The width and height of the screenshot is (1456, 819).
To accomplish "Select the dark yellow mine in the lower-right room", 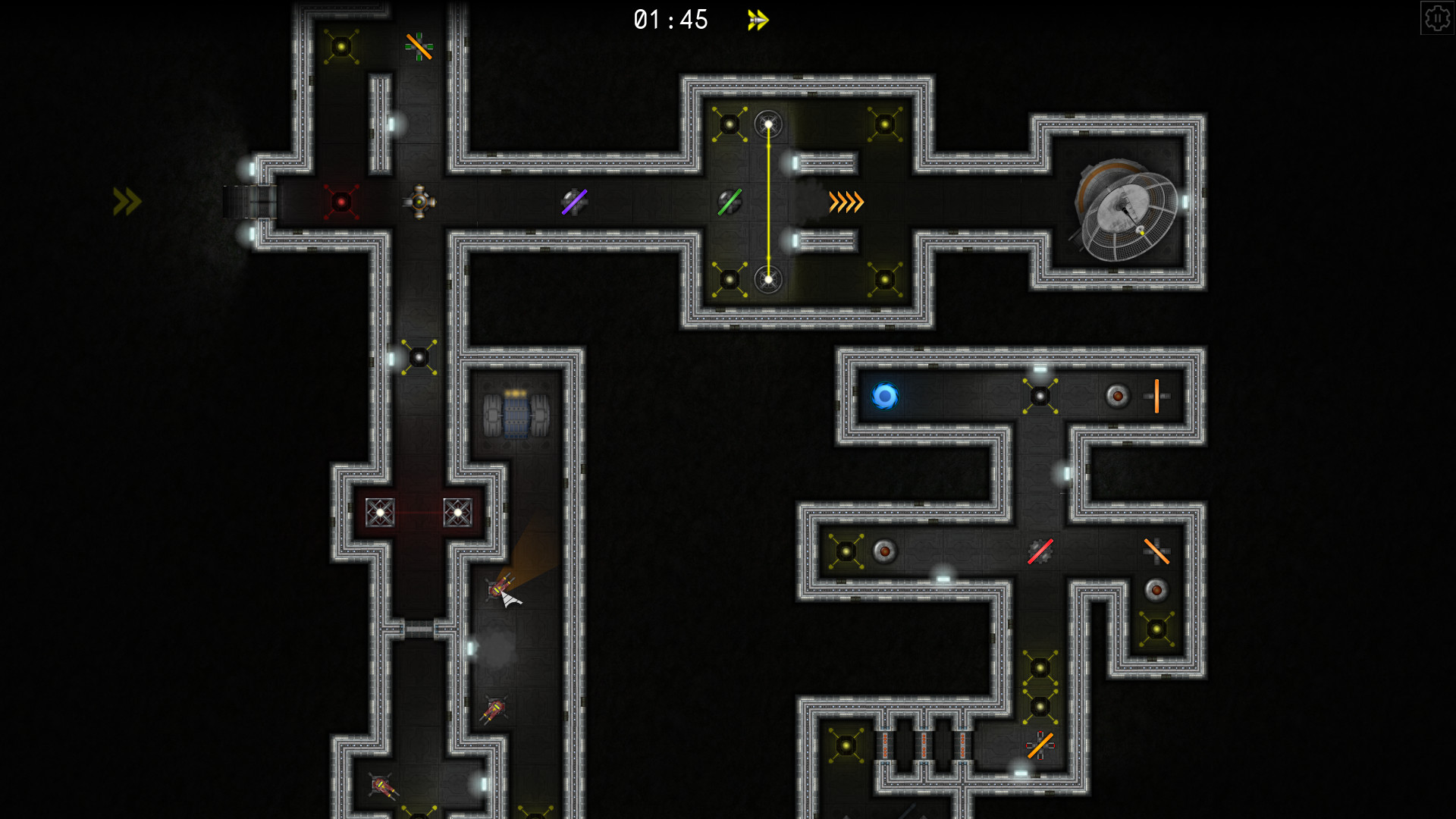I will [x=1156, y=628].
